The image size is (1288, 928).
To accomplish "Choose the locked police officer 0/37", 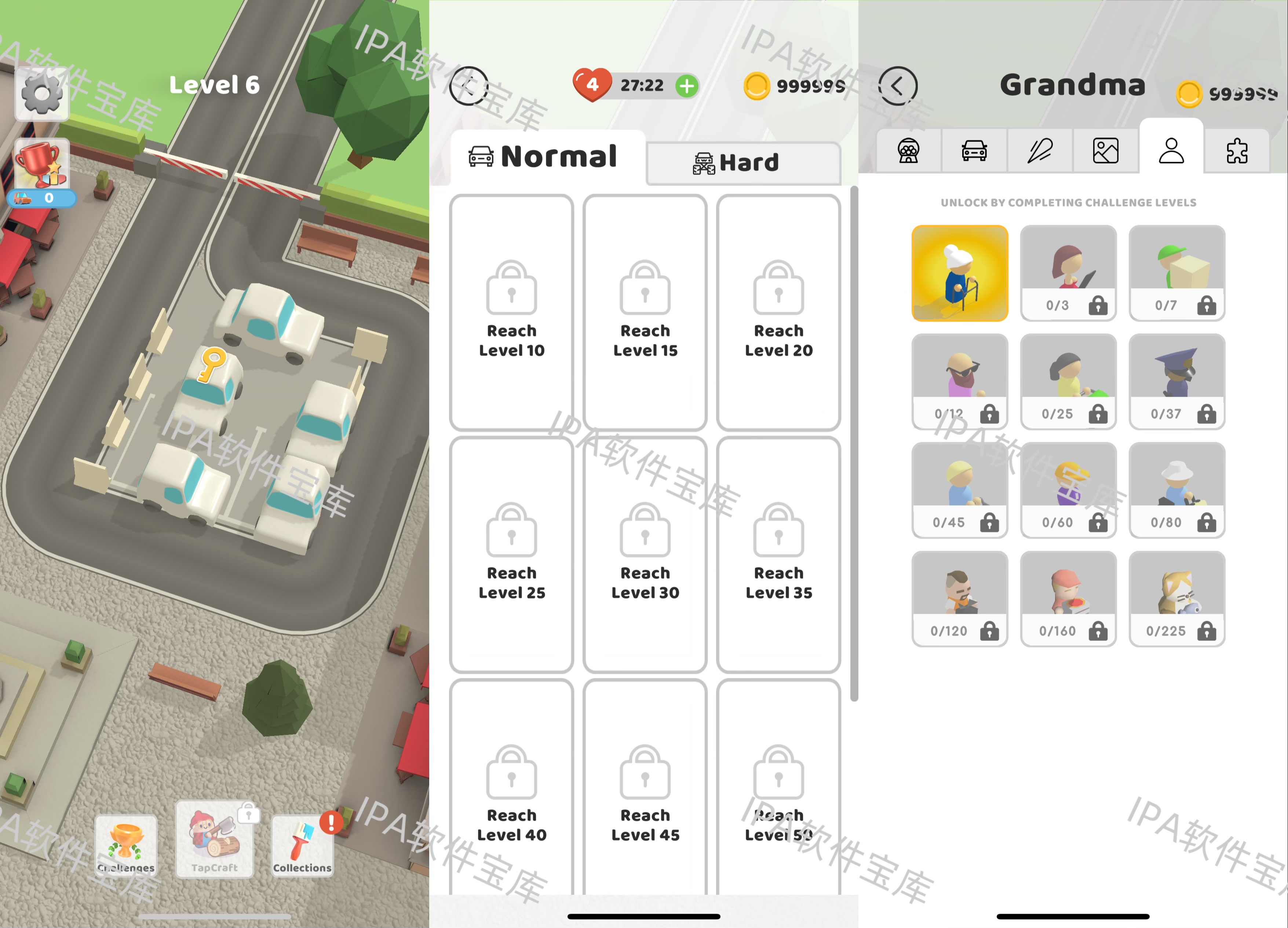I will click(x=1177, y=381).
